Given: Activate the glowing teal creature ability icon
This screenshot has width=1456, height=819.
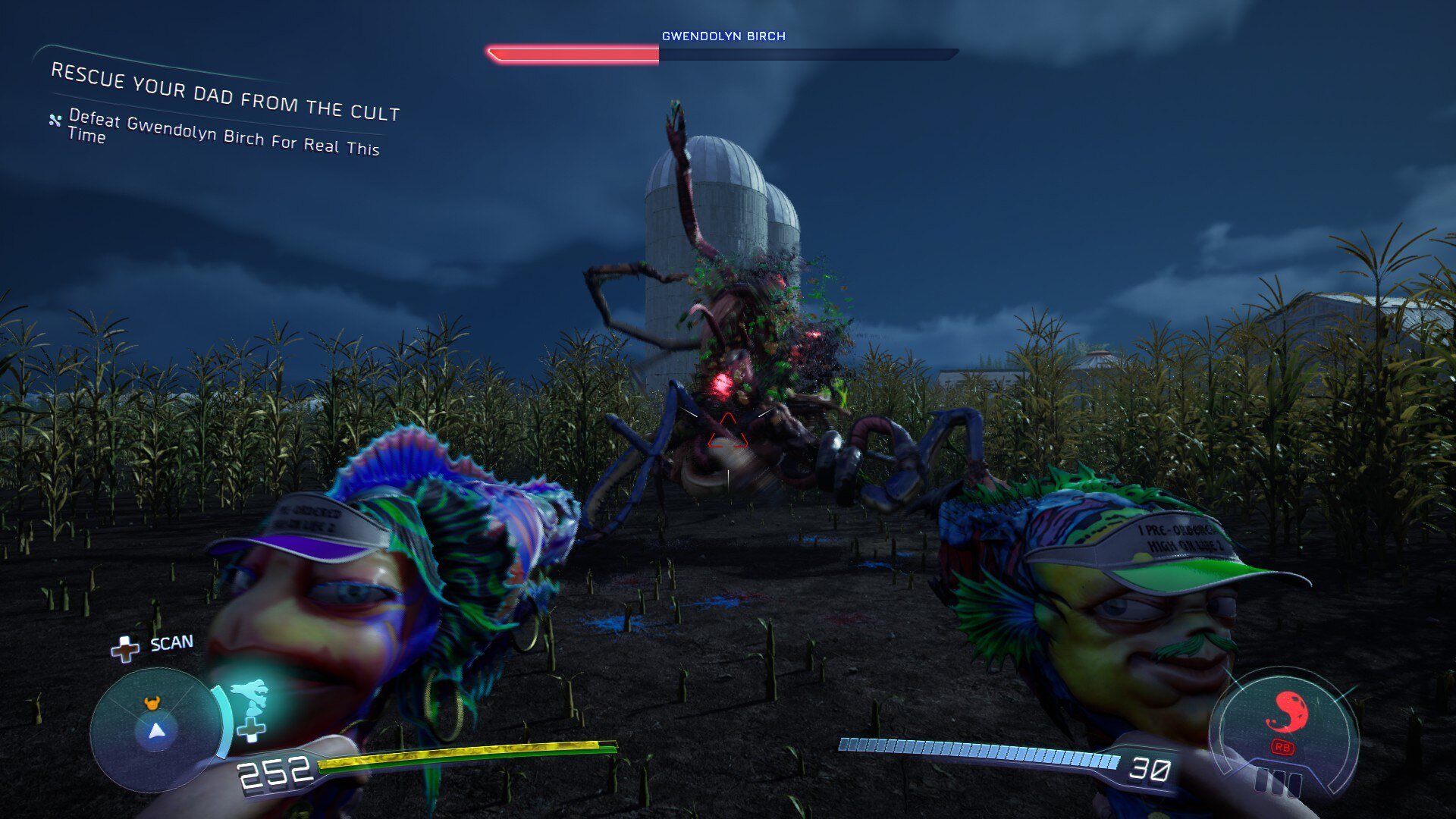Looking at the screenshot, I should pos(249,695).
